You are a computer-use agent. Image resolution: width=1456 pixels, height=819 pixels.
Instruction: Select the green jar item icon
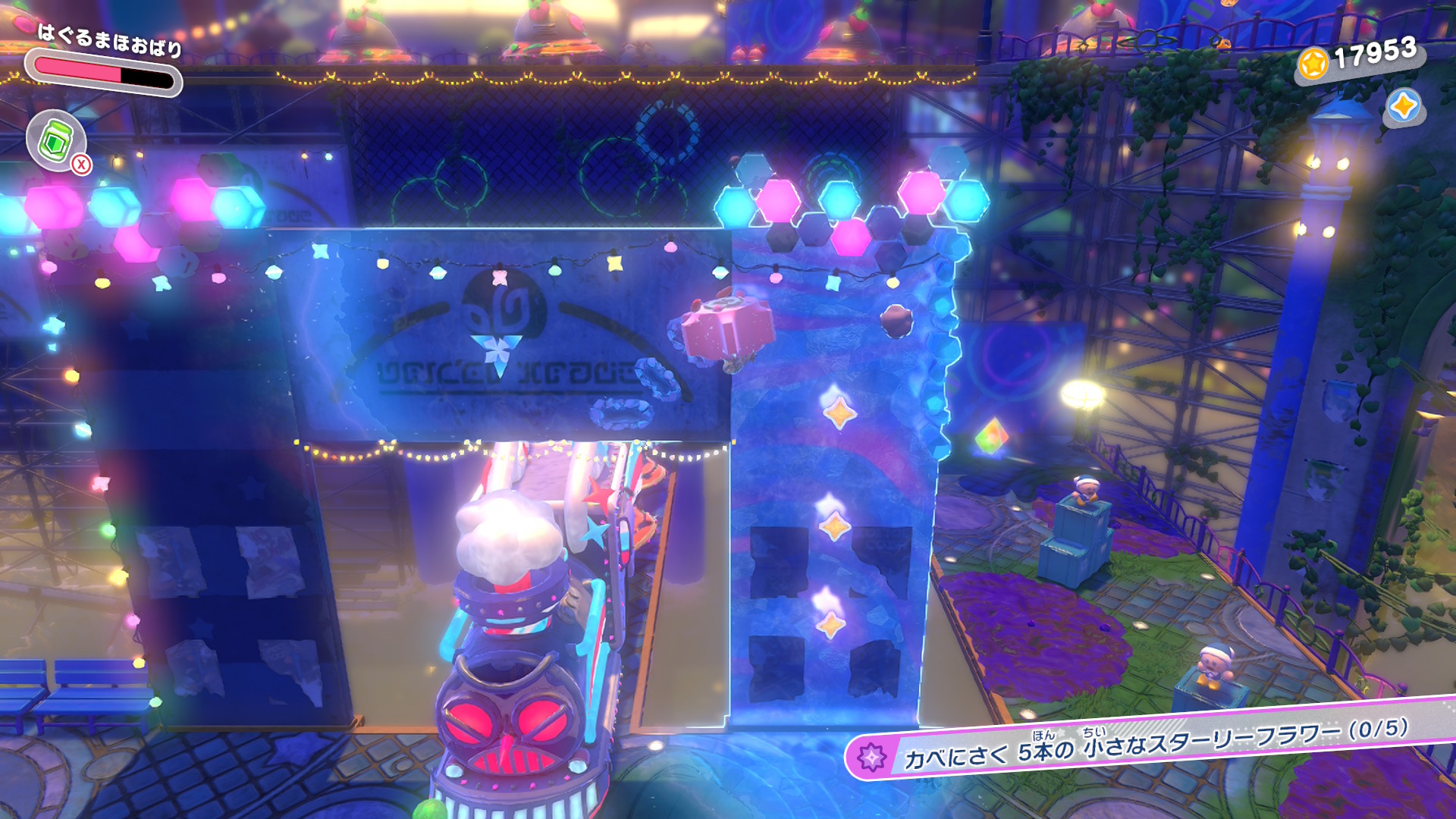click(x=55, y=140)
